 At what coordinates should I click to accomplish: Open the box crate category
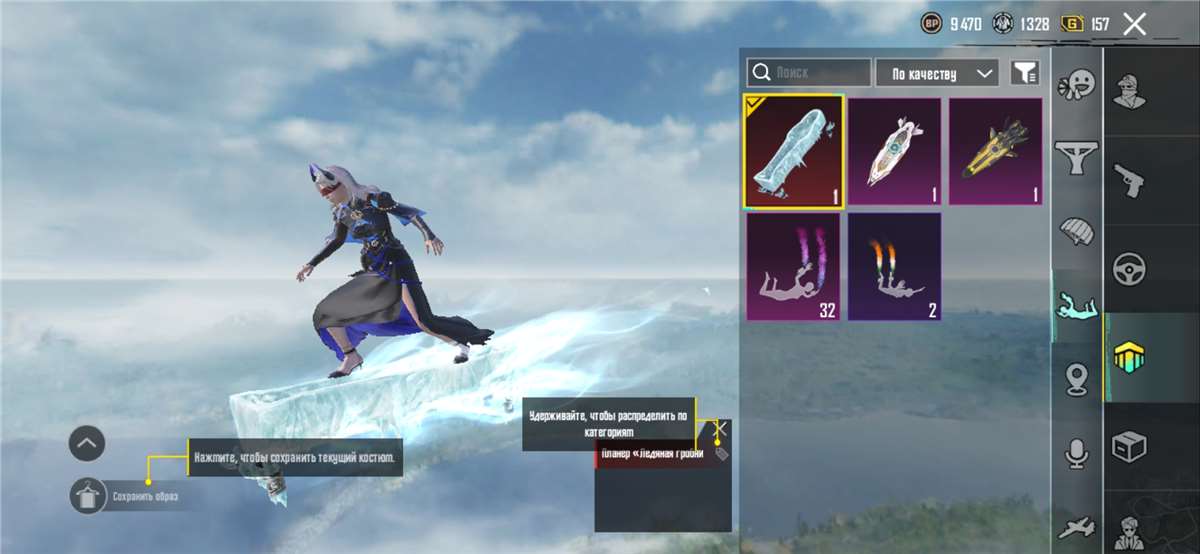tap(1130, 447)
